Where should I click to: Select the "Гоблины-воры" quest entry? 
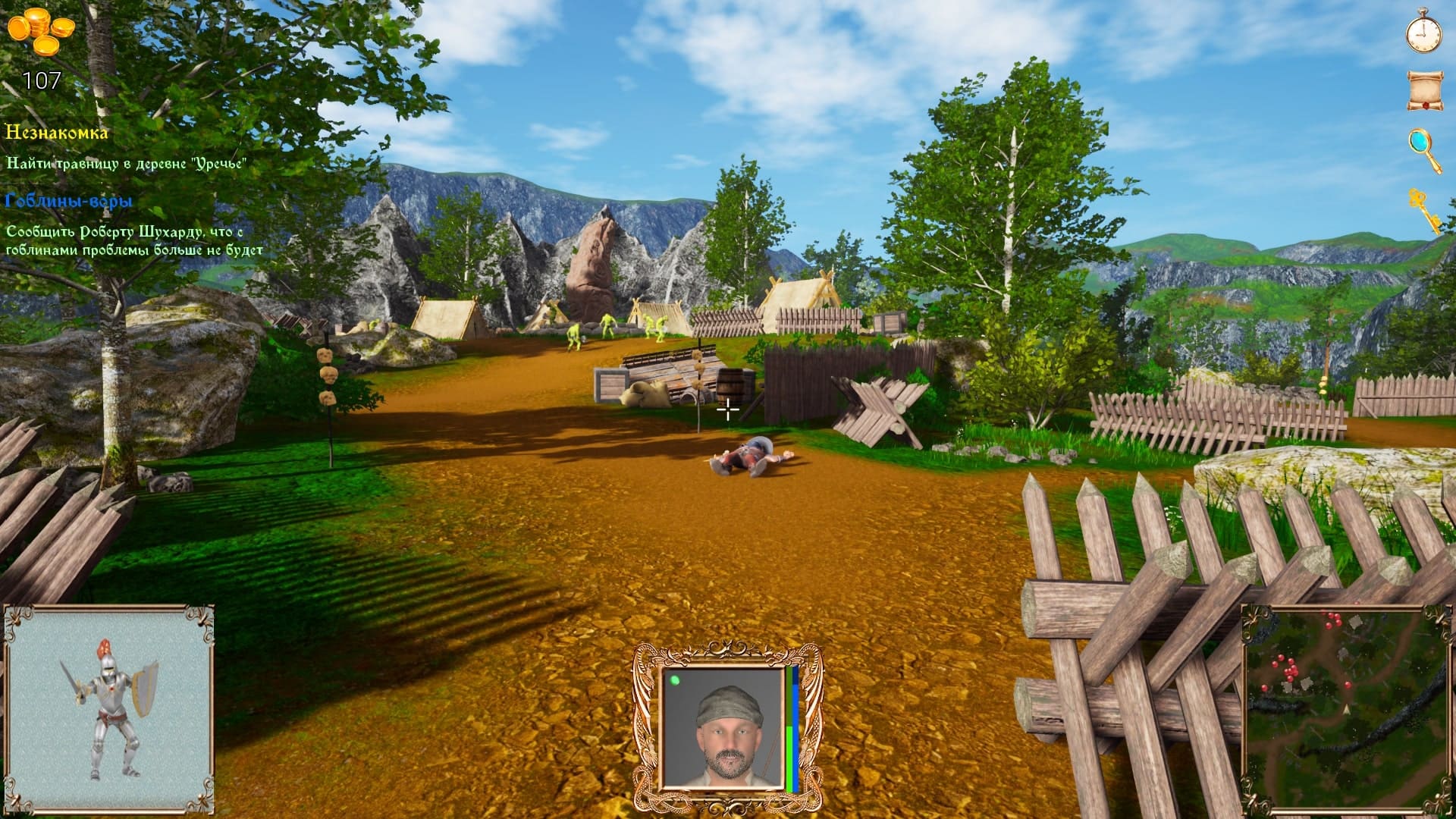[69, 201]
